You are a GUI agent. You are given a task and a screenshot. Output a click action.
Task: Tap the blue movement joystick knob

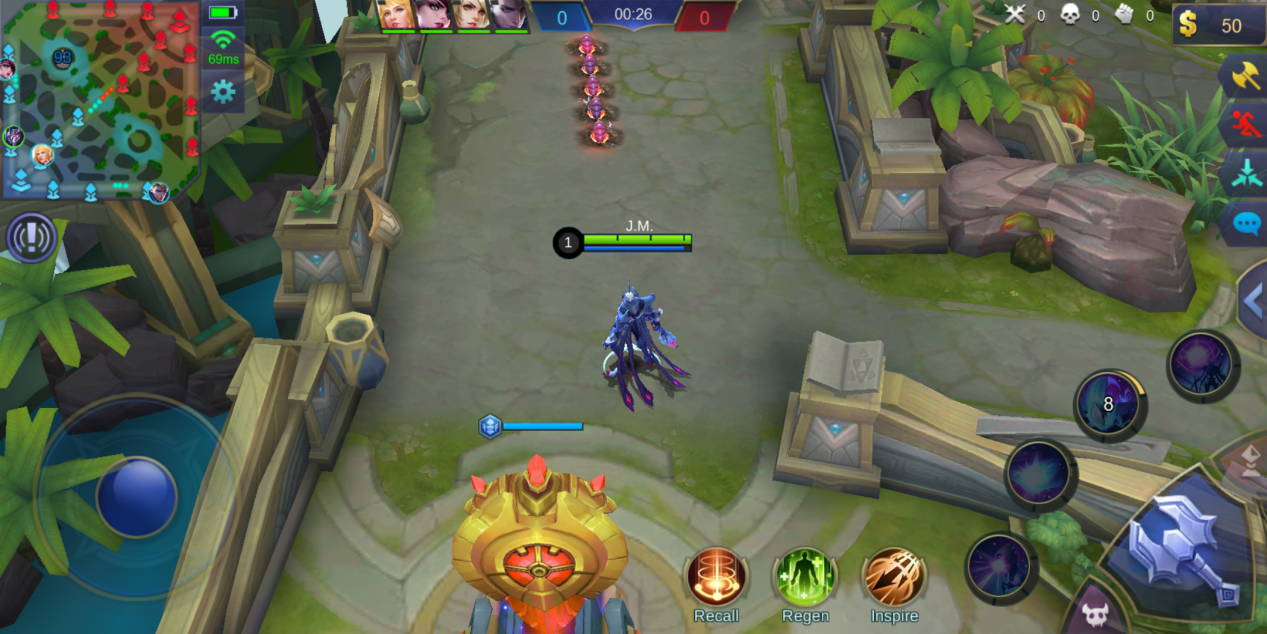click(137, 496)
